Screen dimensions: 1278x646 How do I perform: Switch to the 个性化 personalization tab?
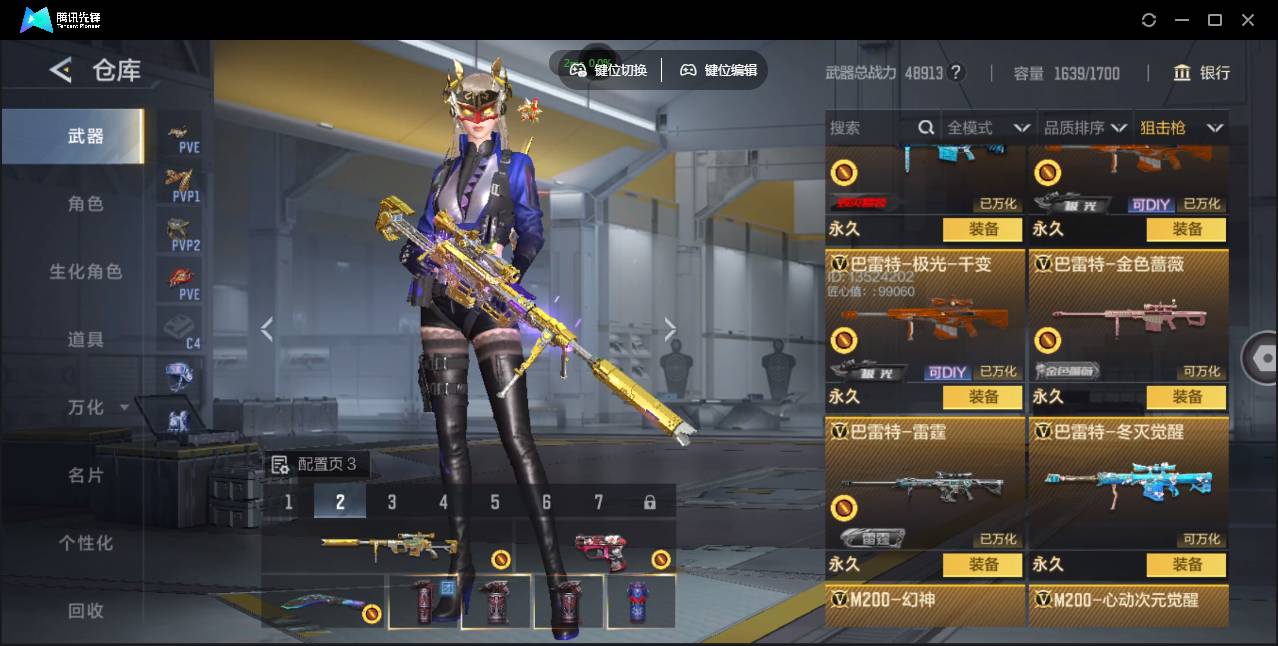click(85, 544)
